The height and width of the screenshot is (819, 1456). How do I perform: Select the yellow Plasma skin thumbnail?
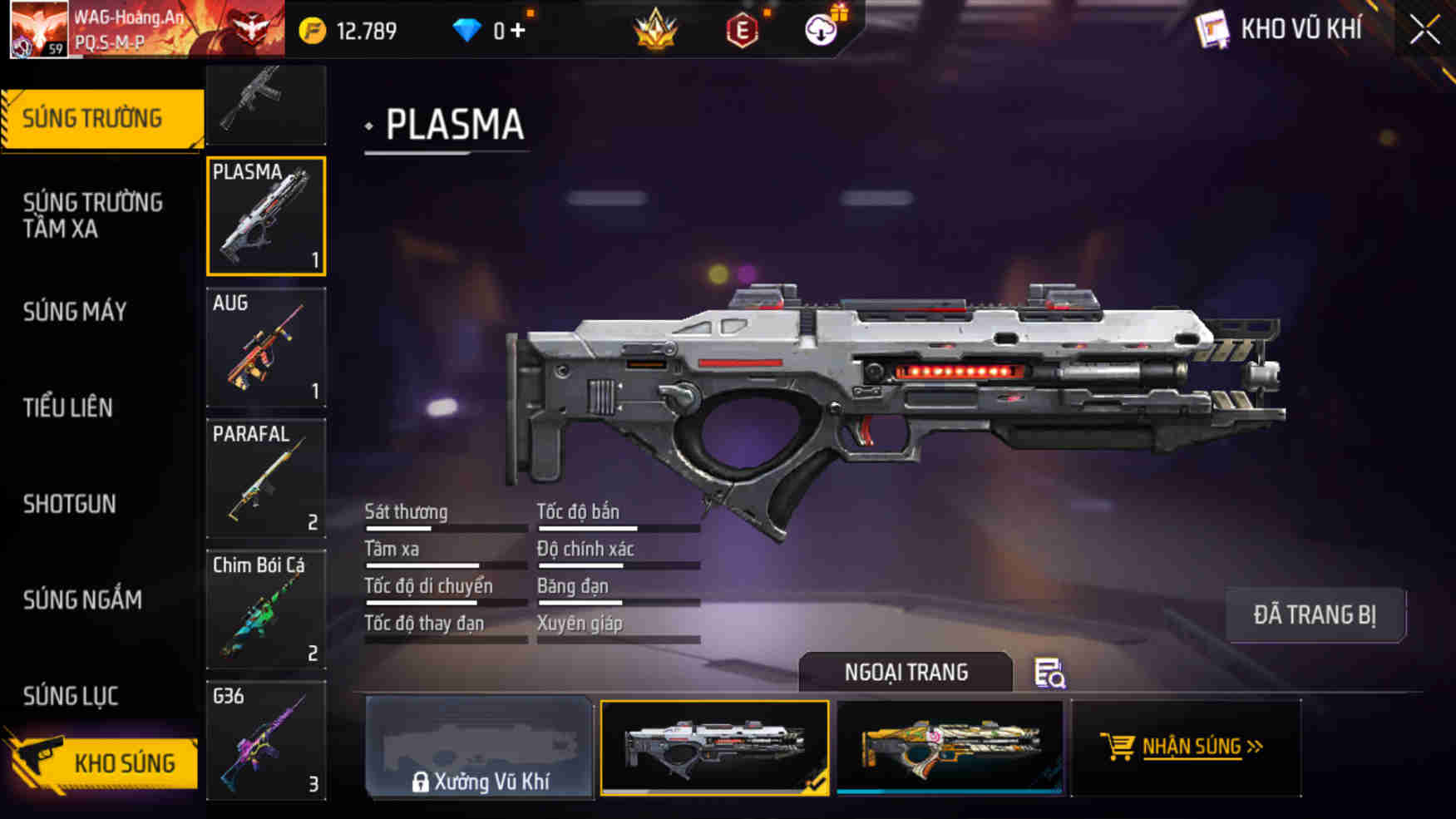click(950, 747)
